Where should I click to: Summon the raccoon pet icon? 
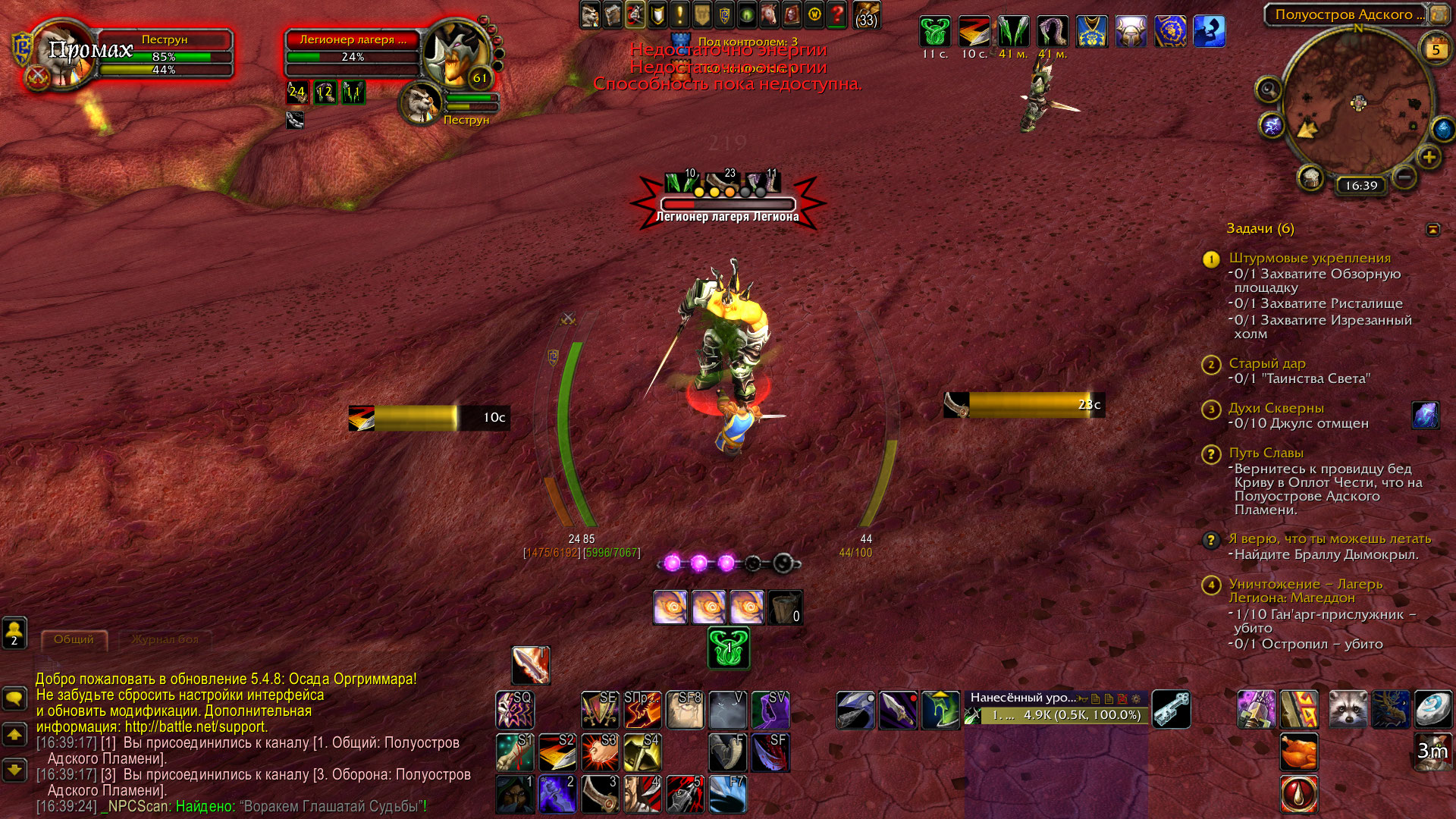(x=1348, y=710)
